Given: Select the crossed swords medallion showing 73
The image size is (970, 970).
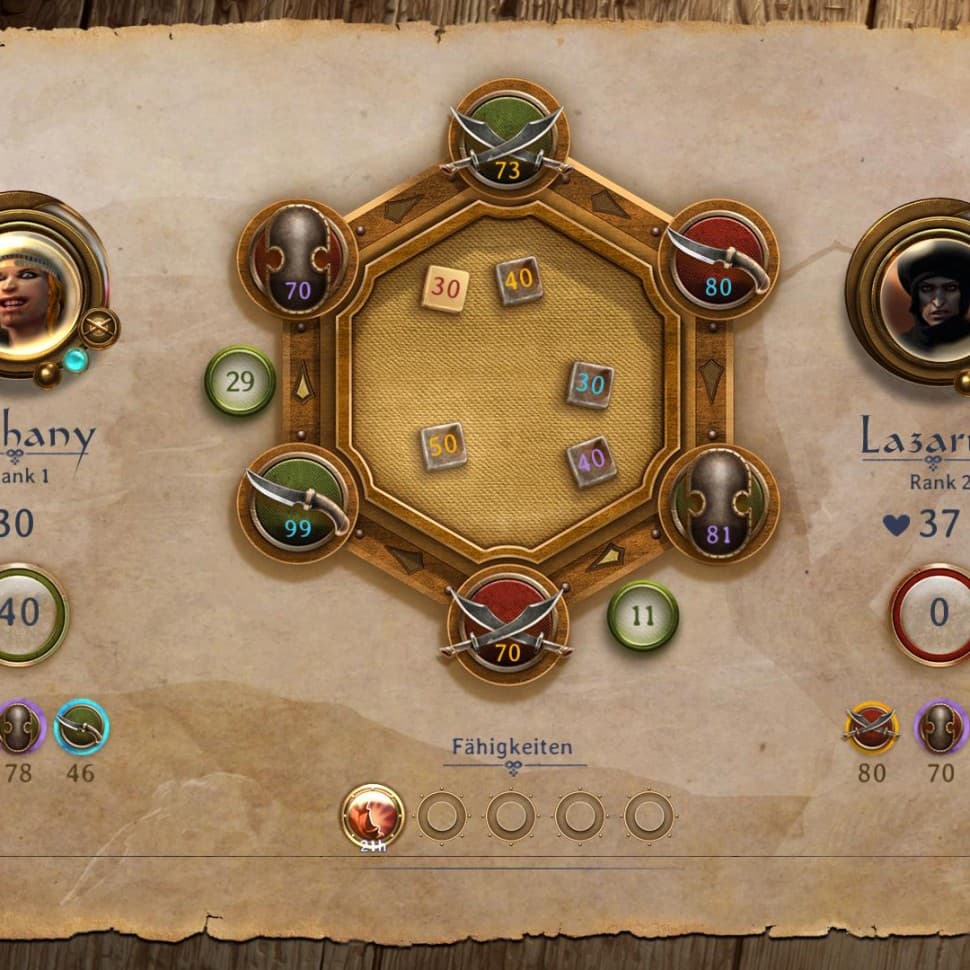Looking at the screenshot, I should (508, 140).
